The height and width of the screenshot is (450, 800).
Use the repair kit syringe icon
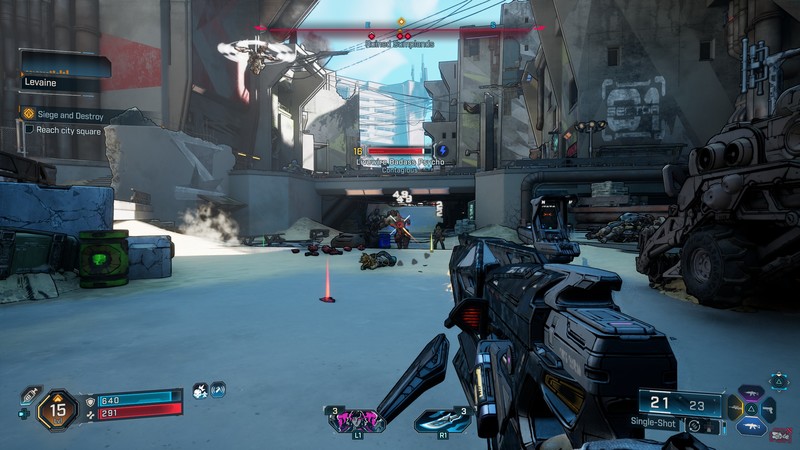pos(29,395)
